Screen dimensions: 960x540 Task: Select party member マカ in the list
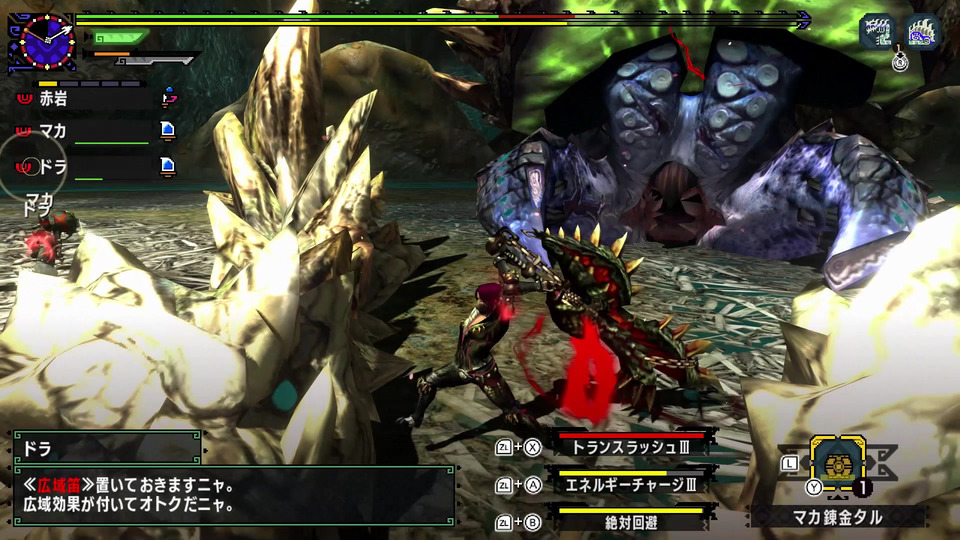[90, 131]
